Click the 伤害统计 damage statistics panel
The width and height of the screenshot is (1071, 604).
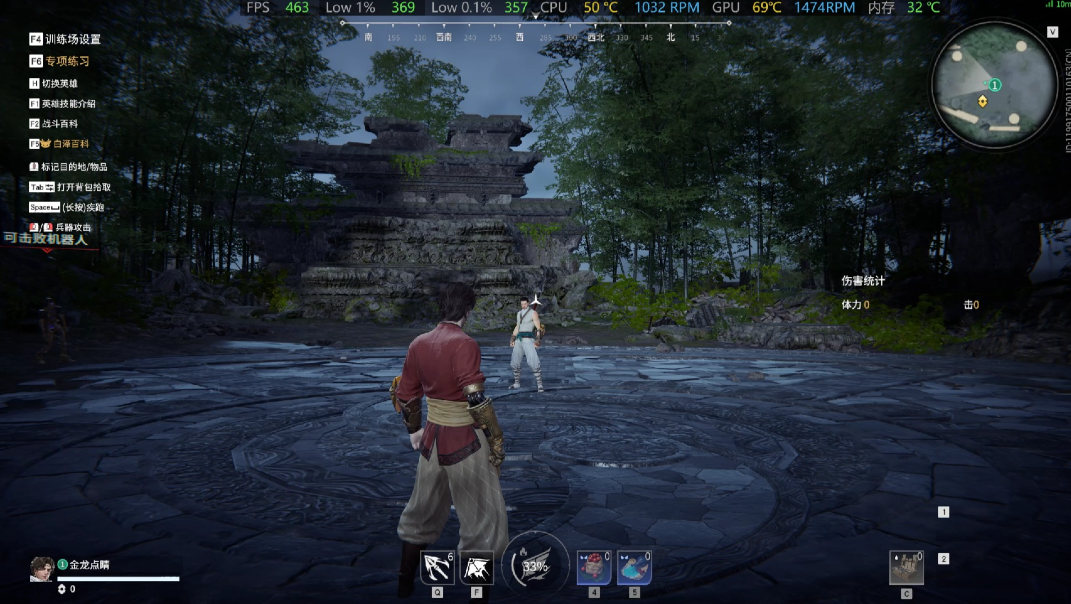863,281
